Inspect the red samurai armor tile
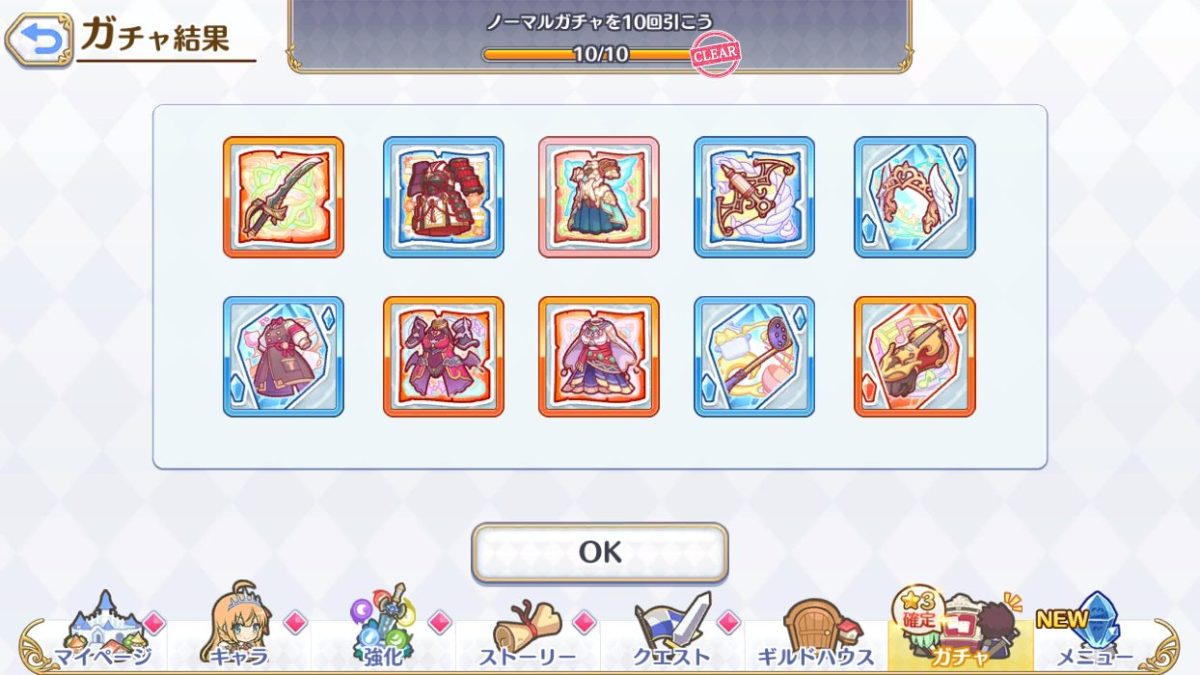 pos(443,197)
